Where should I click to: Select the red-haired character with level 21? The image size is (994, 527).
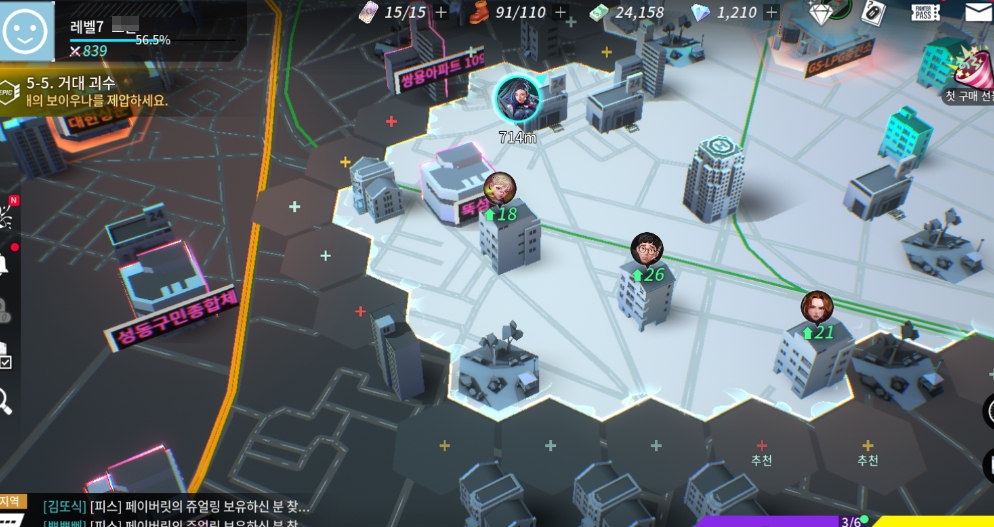click(816, 306)
